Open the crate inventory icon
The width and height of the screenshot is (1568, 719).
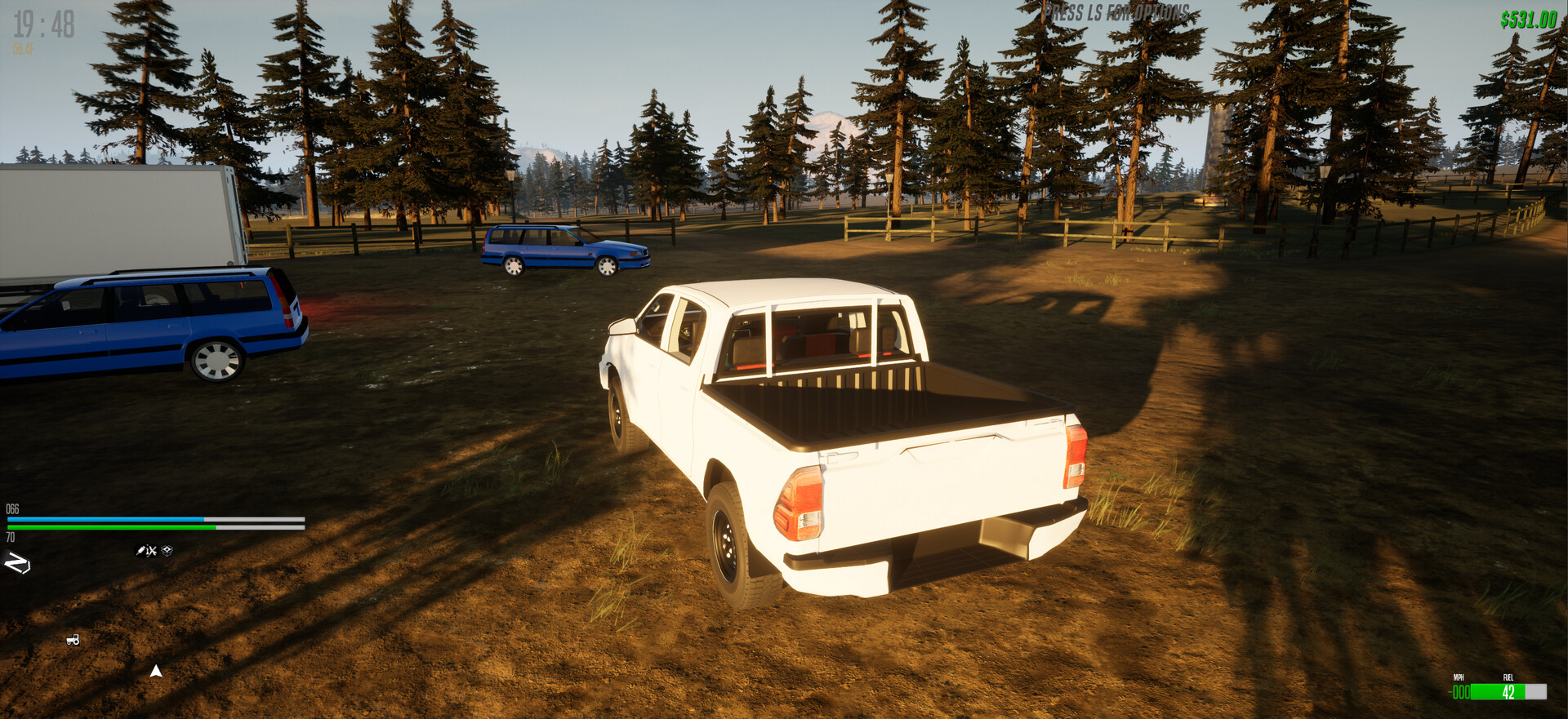166,551
